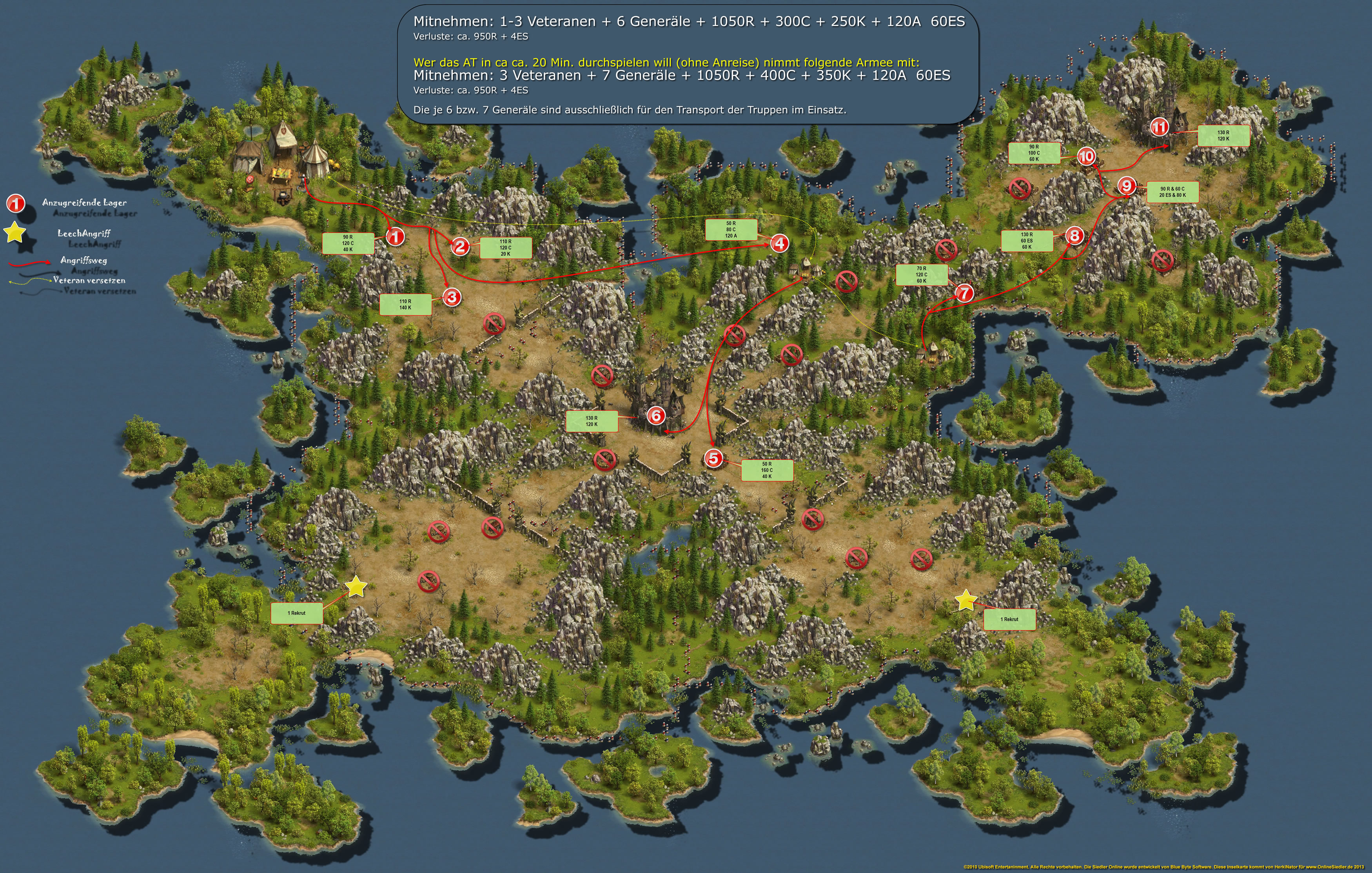The height and width of the screenshot is (873, 1372).
Task: Choose the Veteran versetzen legend entry
Action: (x=89, y=280)
